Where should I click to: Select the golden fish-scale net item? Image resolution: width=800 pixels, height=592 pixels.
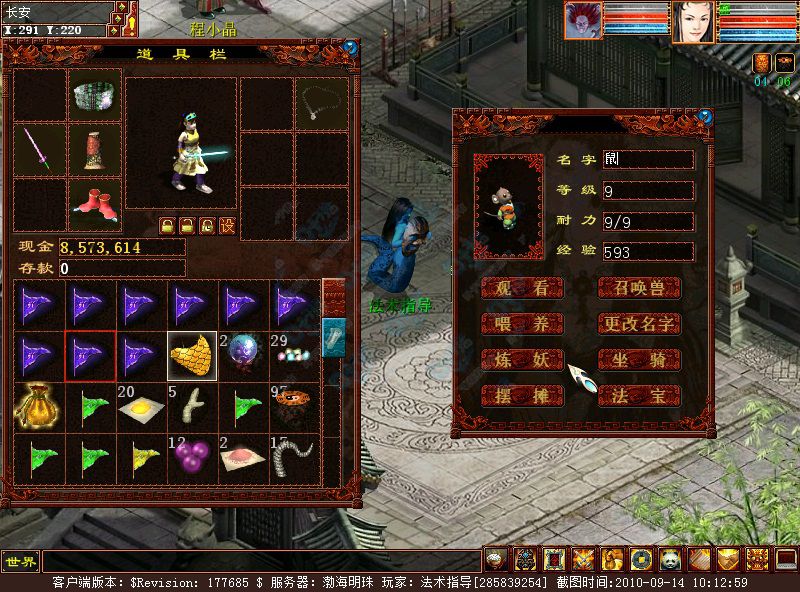coord(192,357)
